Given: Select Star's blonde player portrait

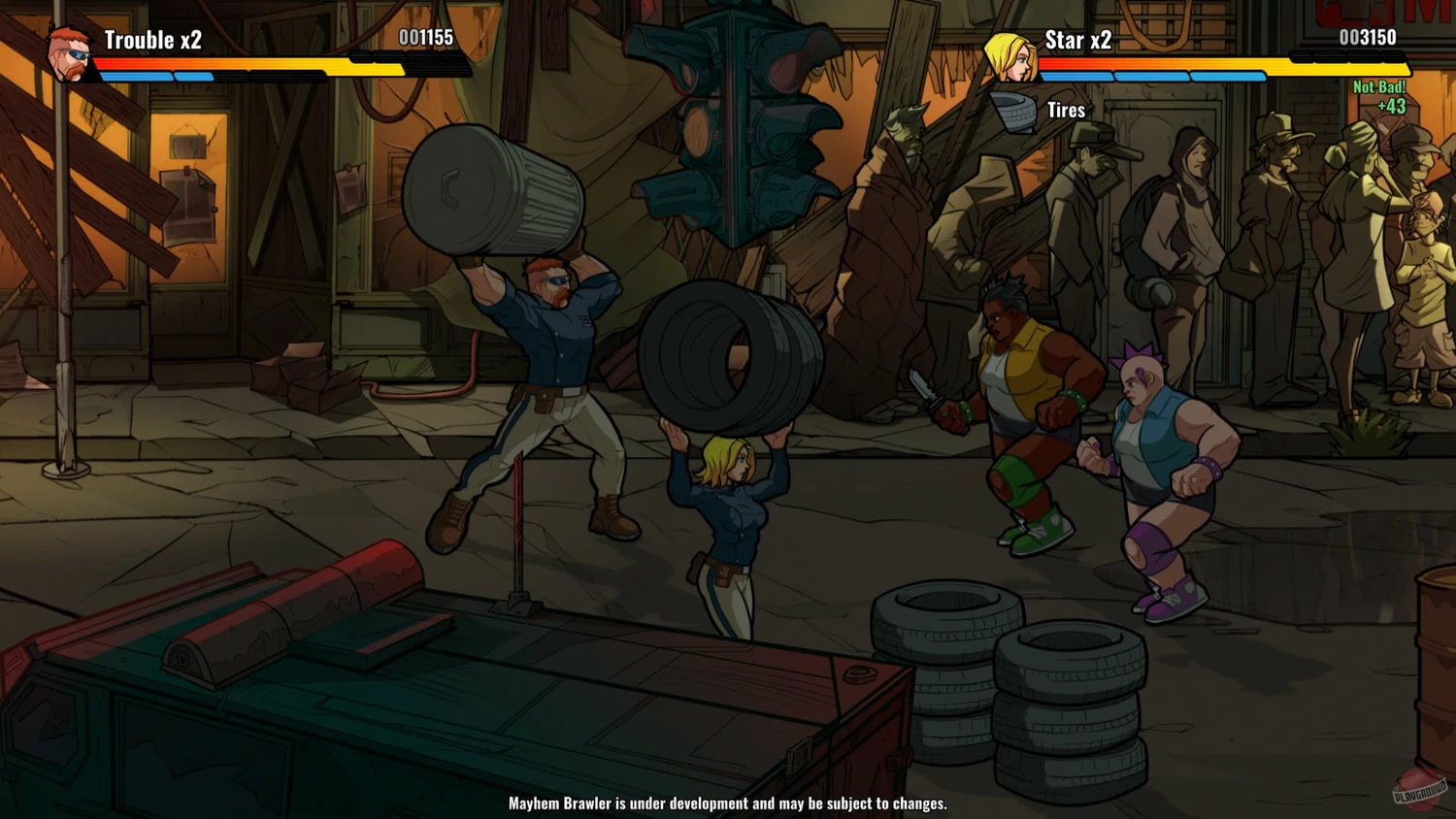Looking at the screenshot, I should [x=1009, y=56].
